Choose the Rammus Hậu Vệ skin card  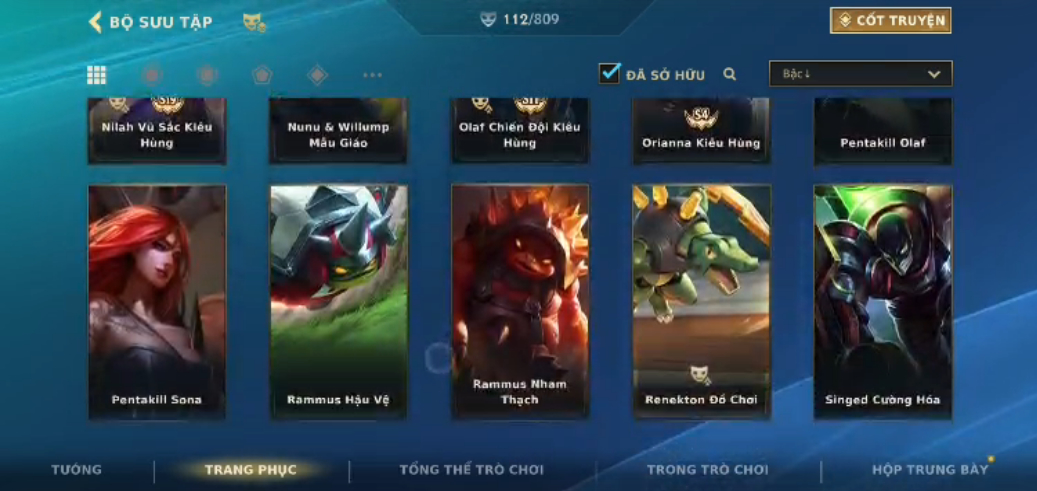pos(339,300)
